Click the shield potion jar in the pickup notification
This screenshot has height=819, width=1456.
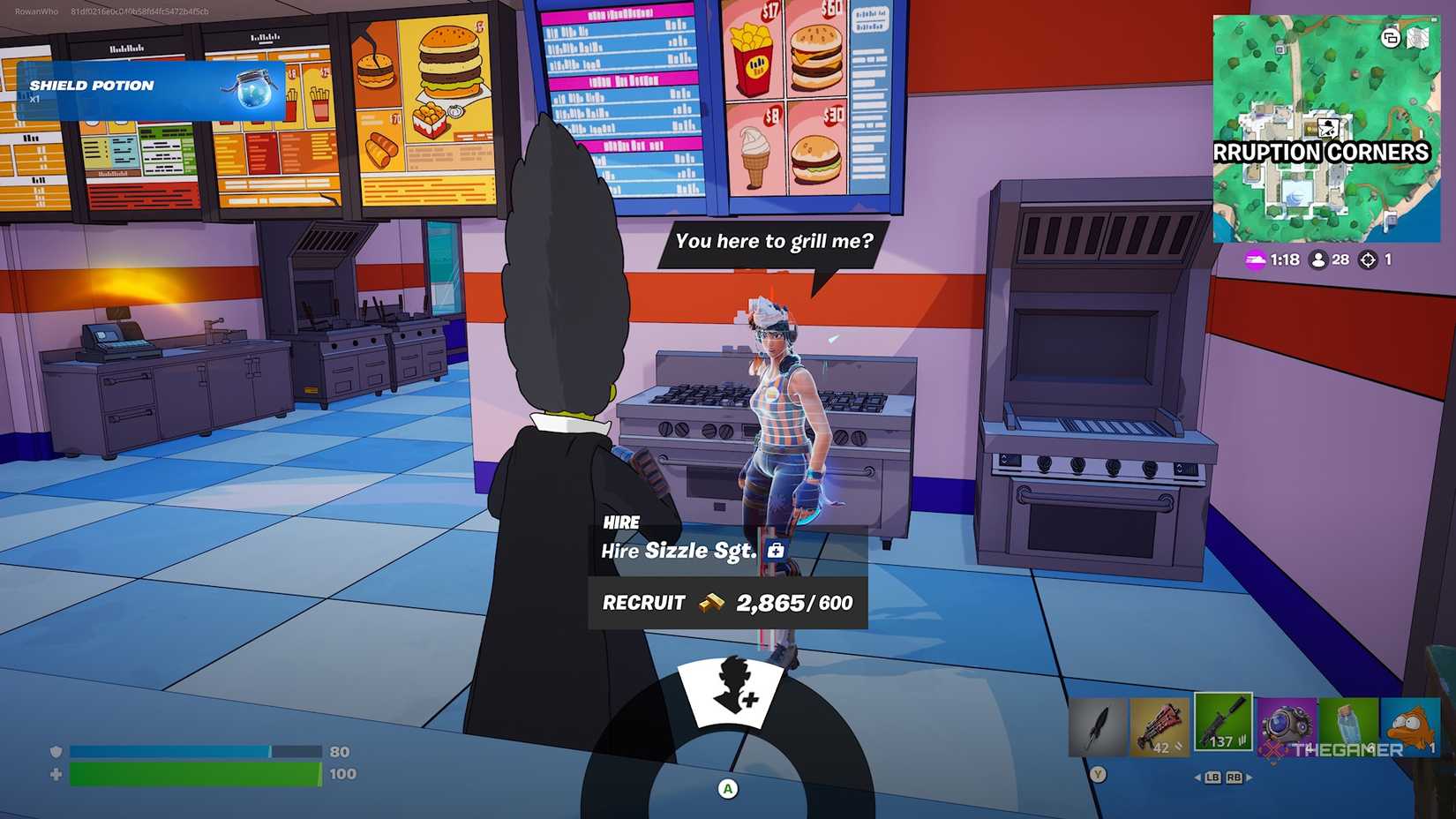tap(255, 88)
